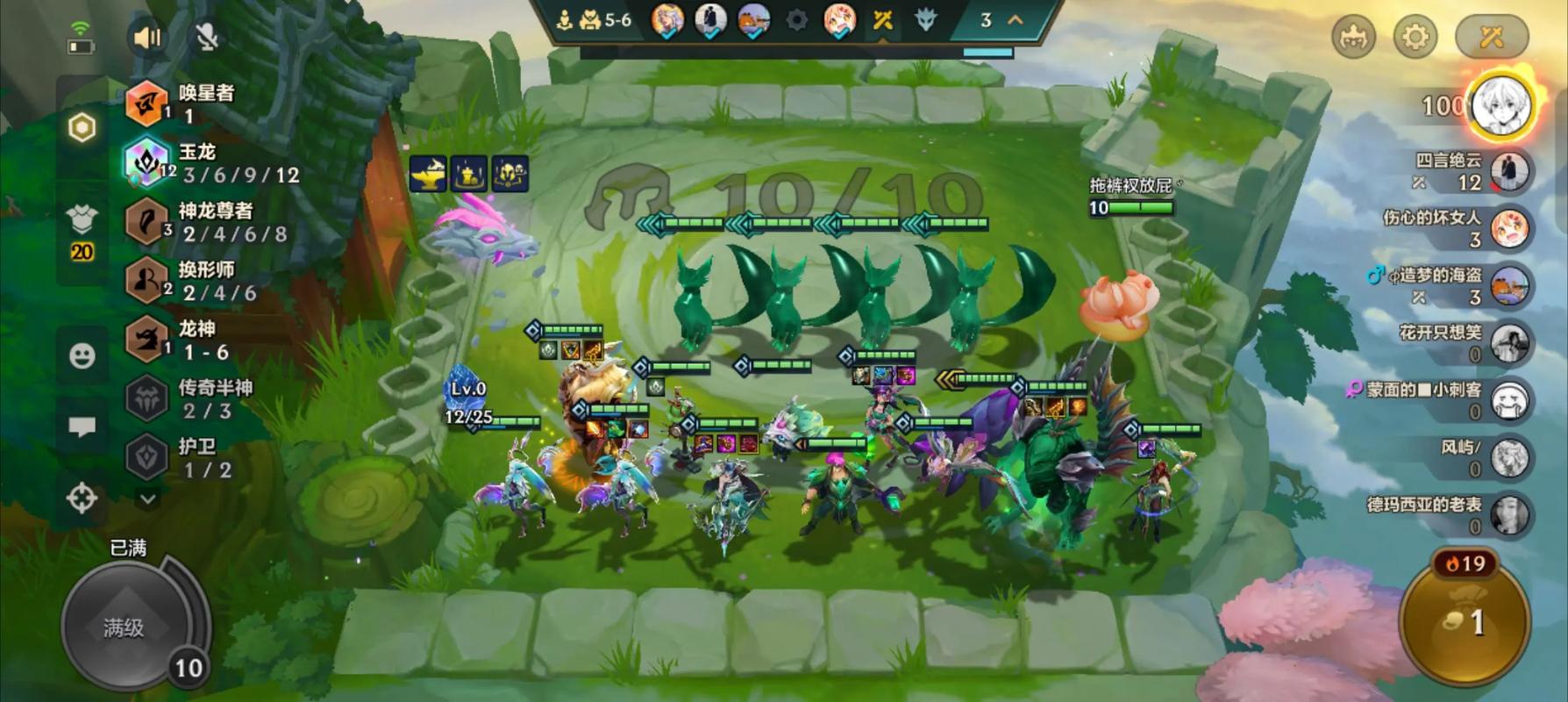Image resolution: width=1568 pixels, height=702 pixels.
Task: Expand the trait list down arrow
Action: 147,498
